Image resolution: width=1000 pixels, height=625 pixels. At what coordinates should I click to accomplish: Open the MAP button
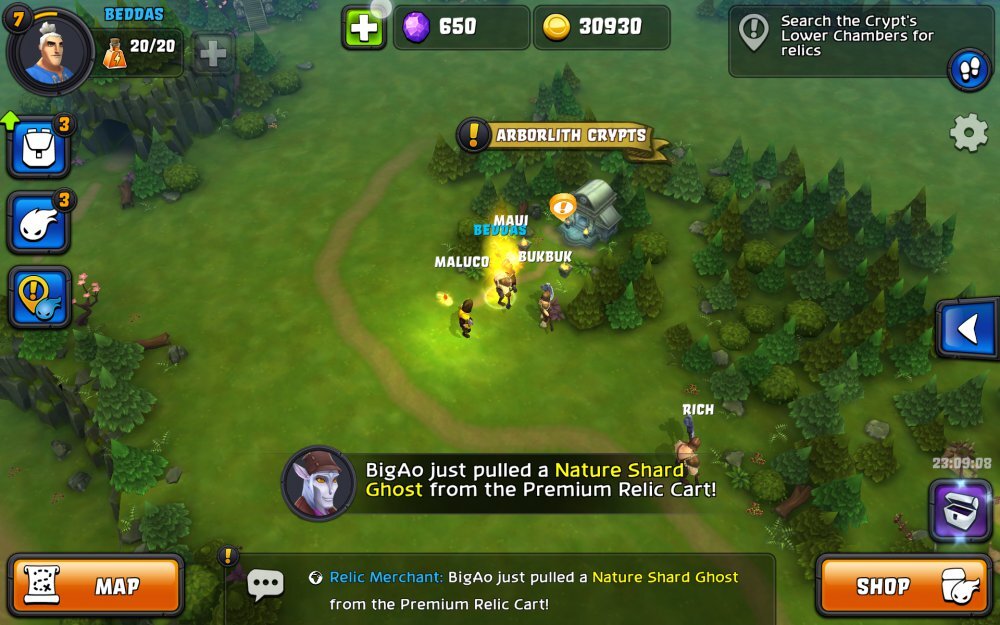point(96,586)
